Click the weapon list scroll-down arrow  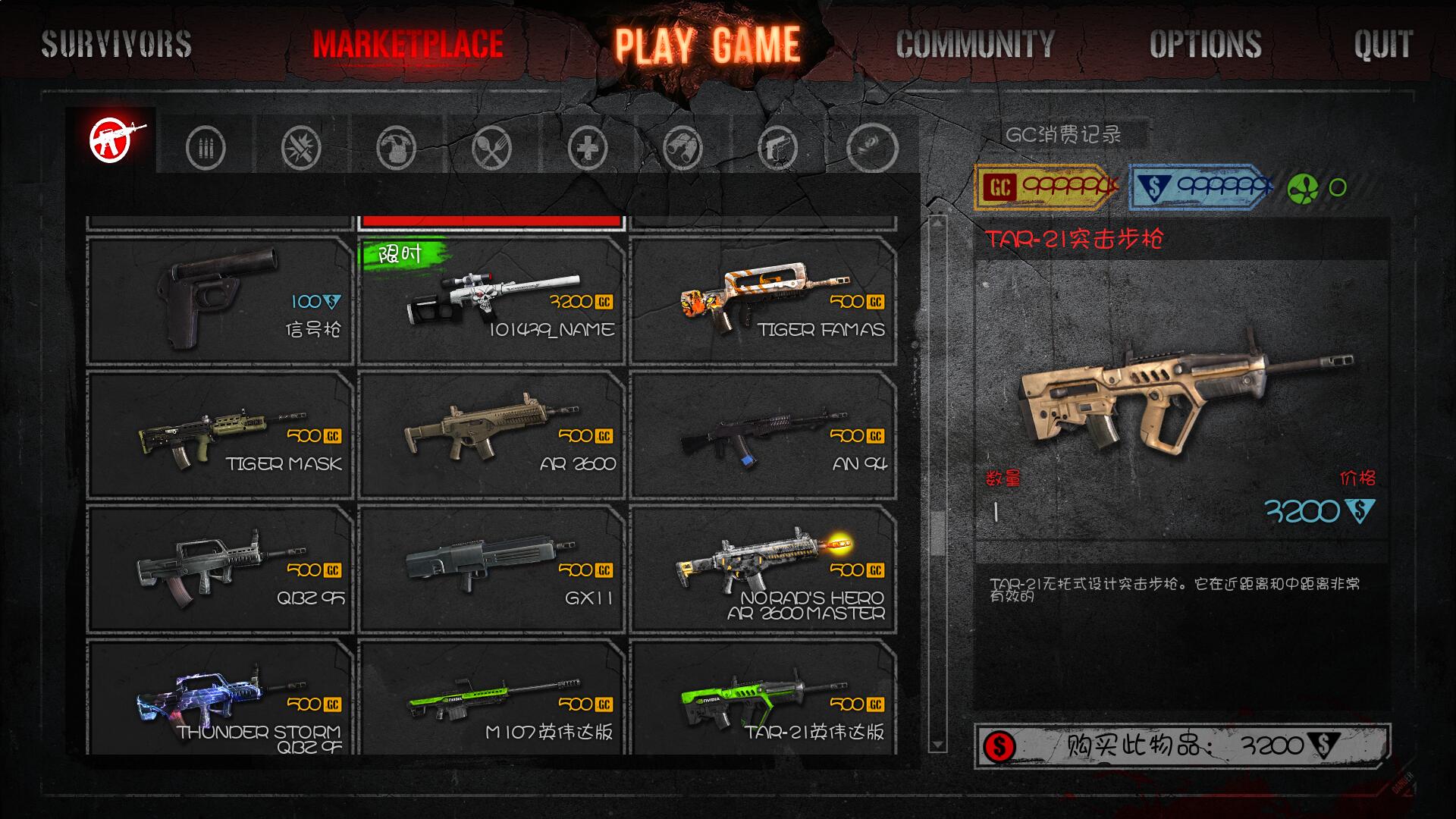pyautogui.click(x=937, y=745)
